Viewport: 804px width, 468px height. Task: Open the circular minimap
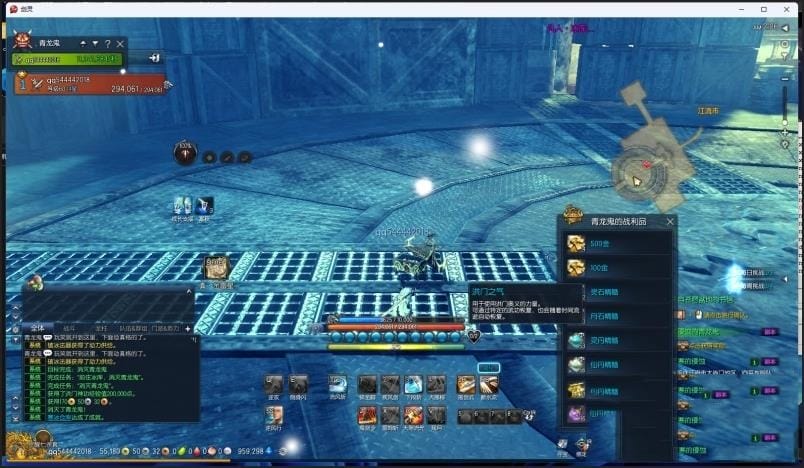click(639, 174)
